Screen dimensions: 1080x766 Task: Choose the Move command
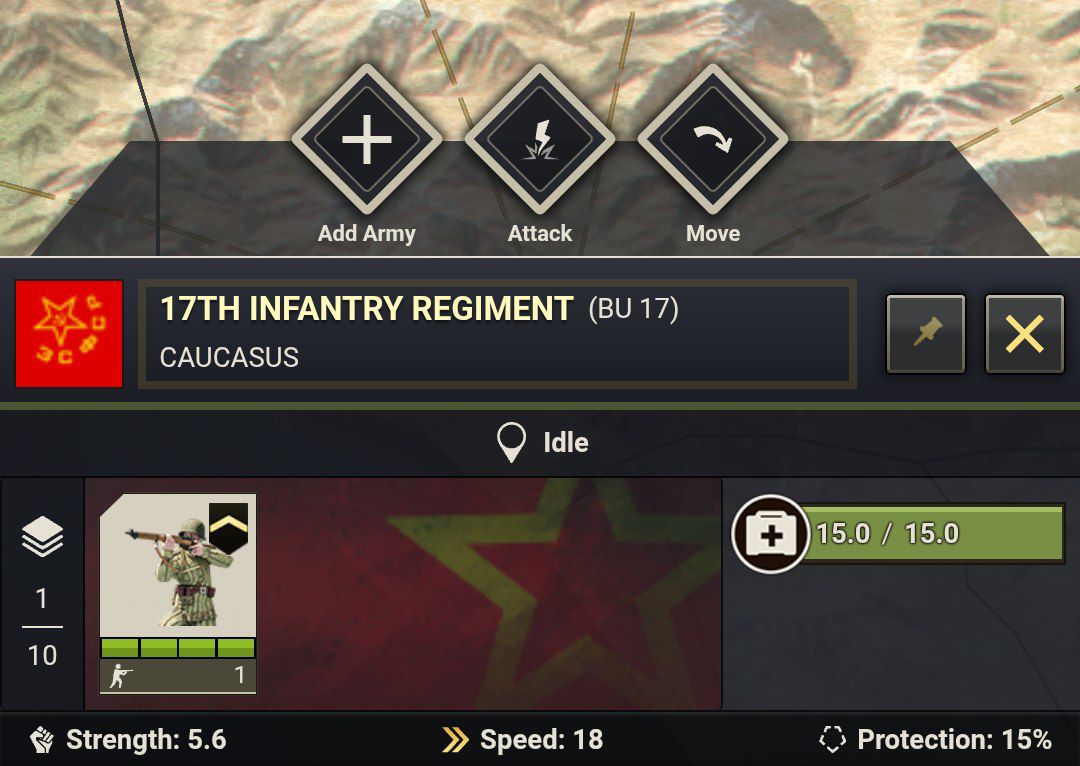(713, 140)
